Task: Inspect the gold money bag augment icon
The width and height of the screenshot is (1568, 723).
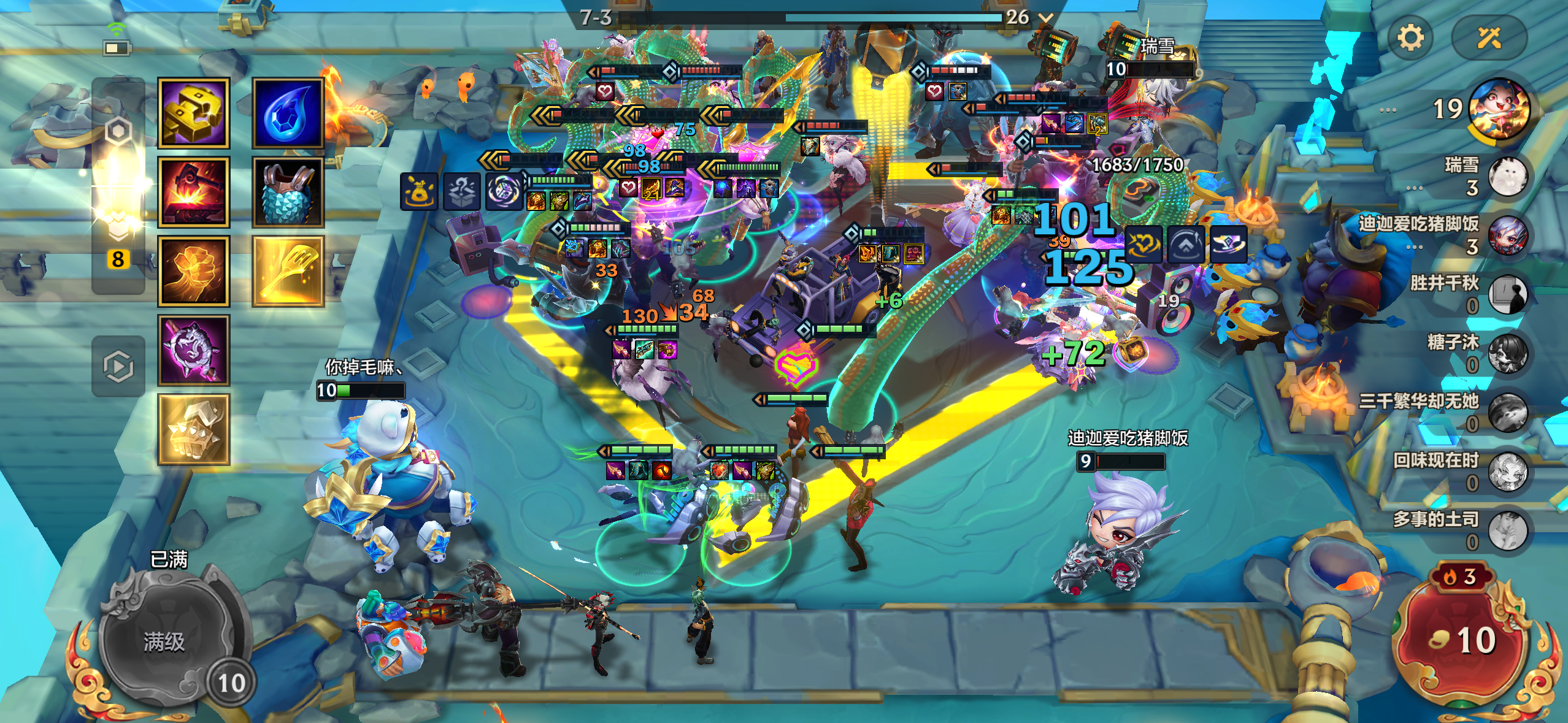Action: coord(419,191)
